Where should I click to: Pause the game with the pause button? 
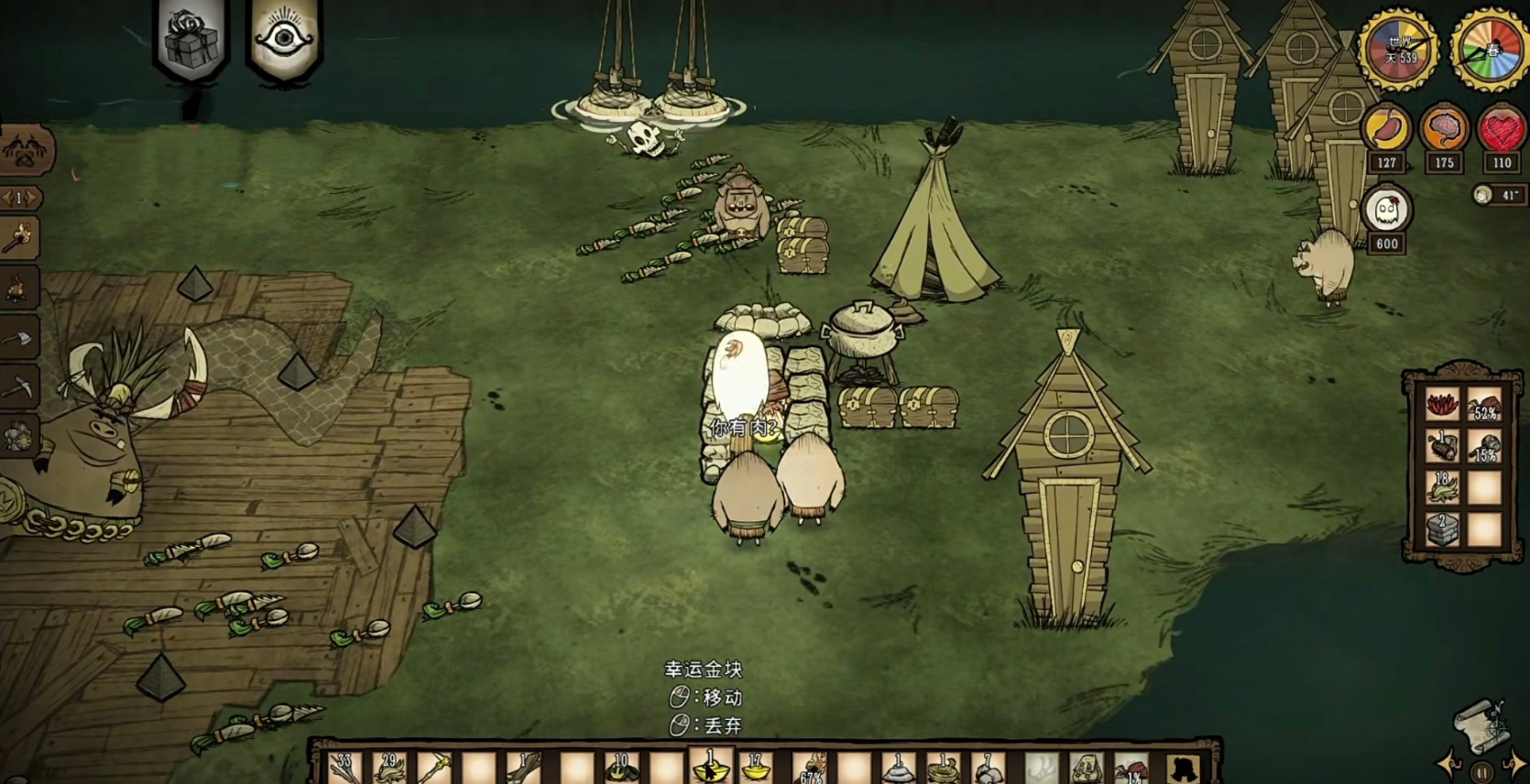1481,772
